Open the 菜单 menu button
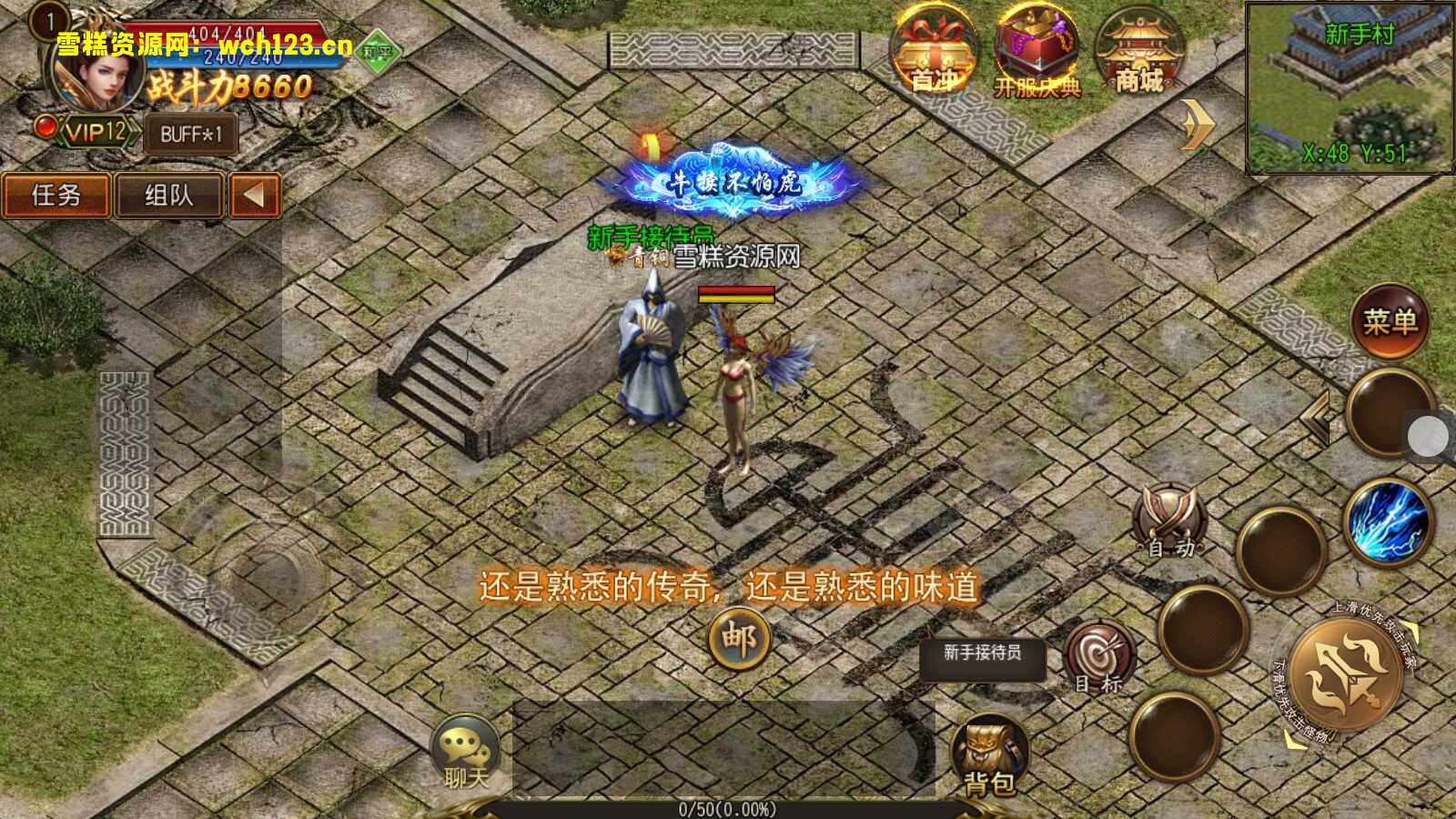The height and width of the screenshot is (819, 1456). [1390, 321]
